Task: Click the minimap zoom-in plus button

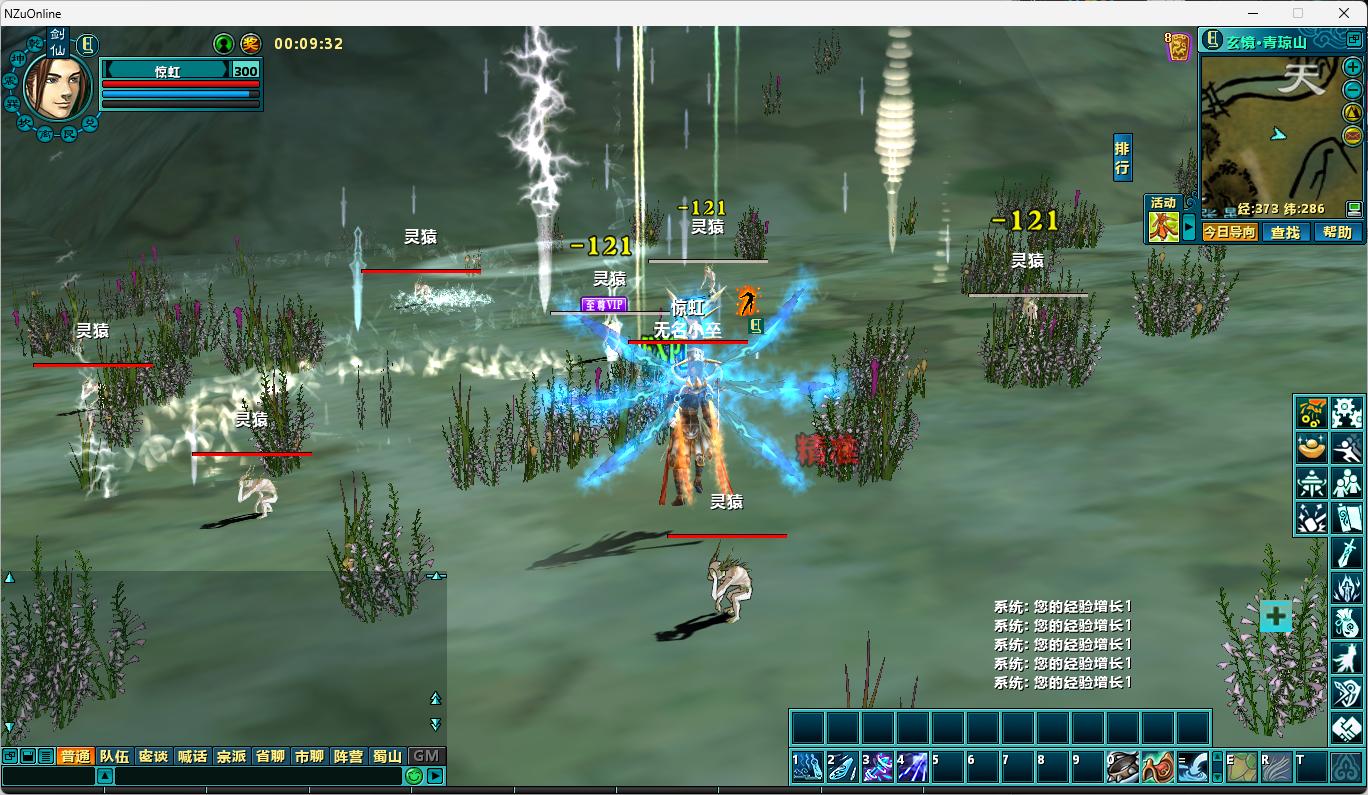Action: coord(1352,68)
